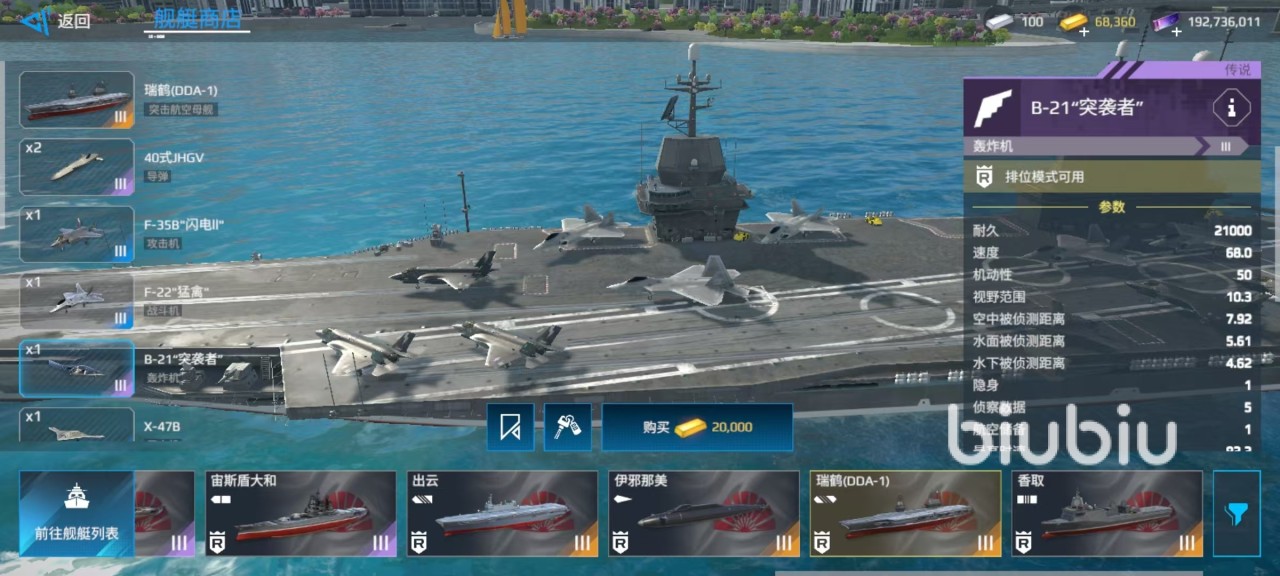
Task: Open the ship filter funnel button
Action: 1236,514
